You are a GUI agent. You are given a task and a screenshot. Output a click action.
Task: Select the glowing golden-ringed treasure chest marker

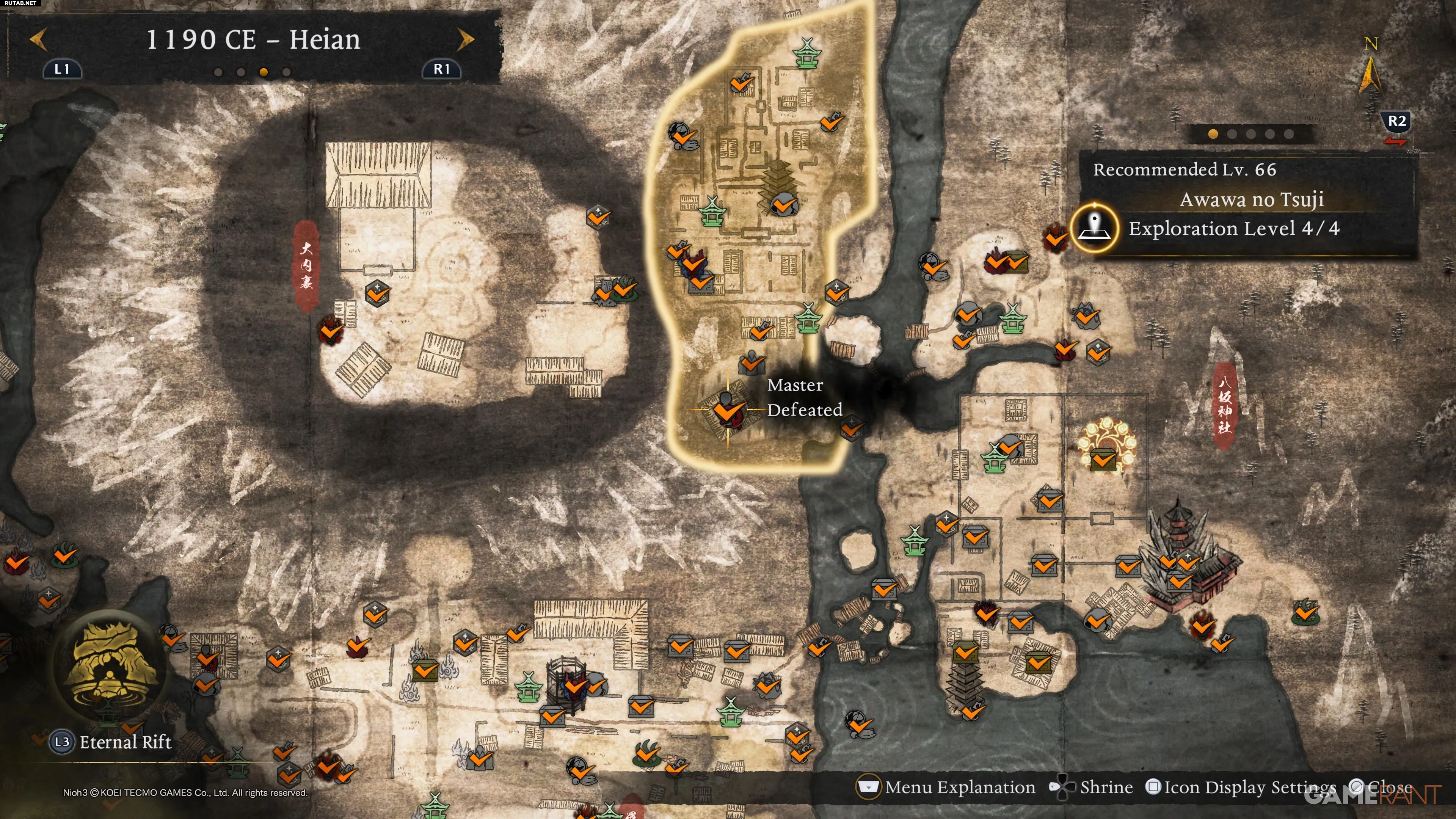(x=1103, y=458)
